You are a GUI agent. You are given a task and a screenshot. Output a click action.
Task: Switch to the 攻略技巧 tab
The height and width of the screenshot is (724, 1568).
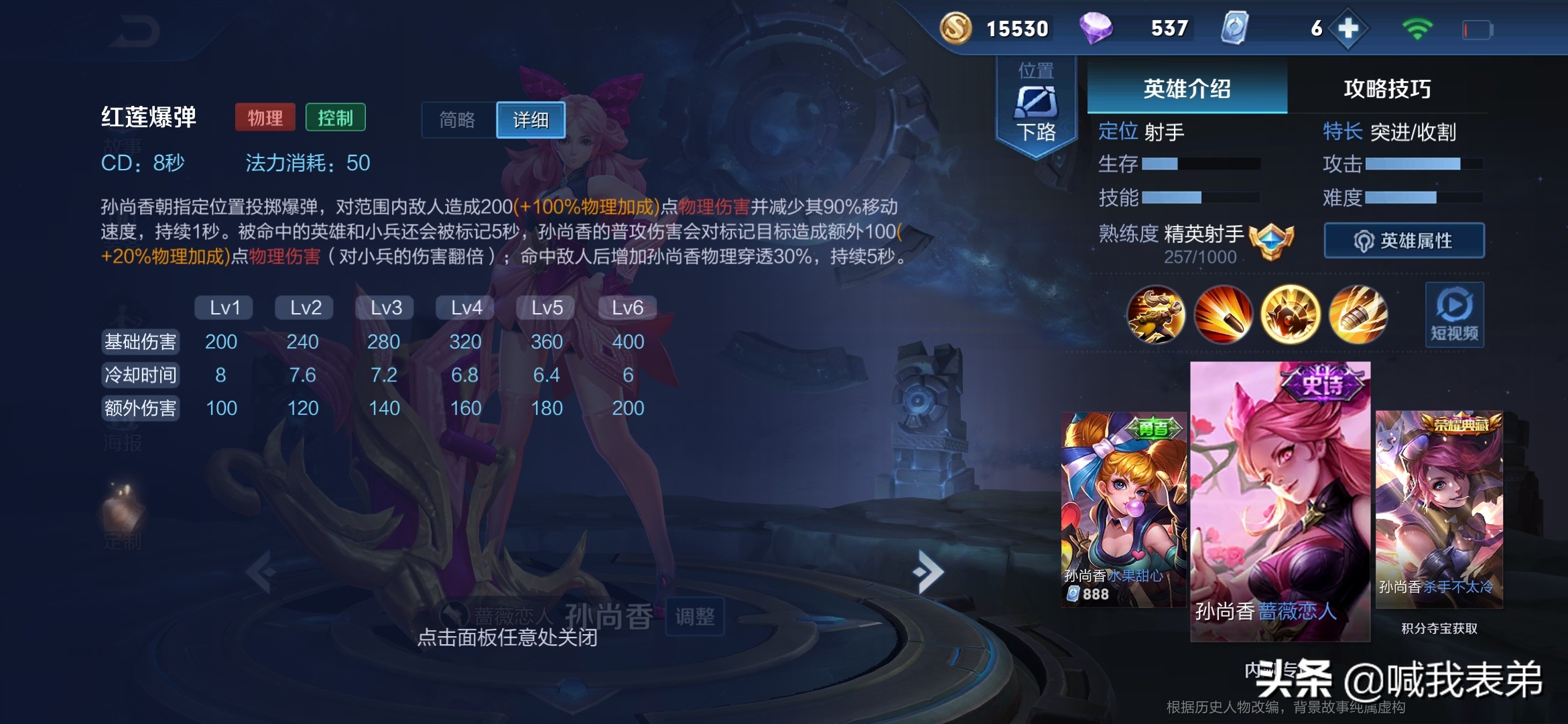pos(1387,87)
